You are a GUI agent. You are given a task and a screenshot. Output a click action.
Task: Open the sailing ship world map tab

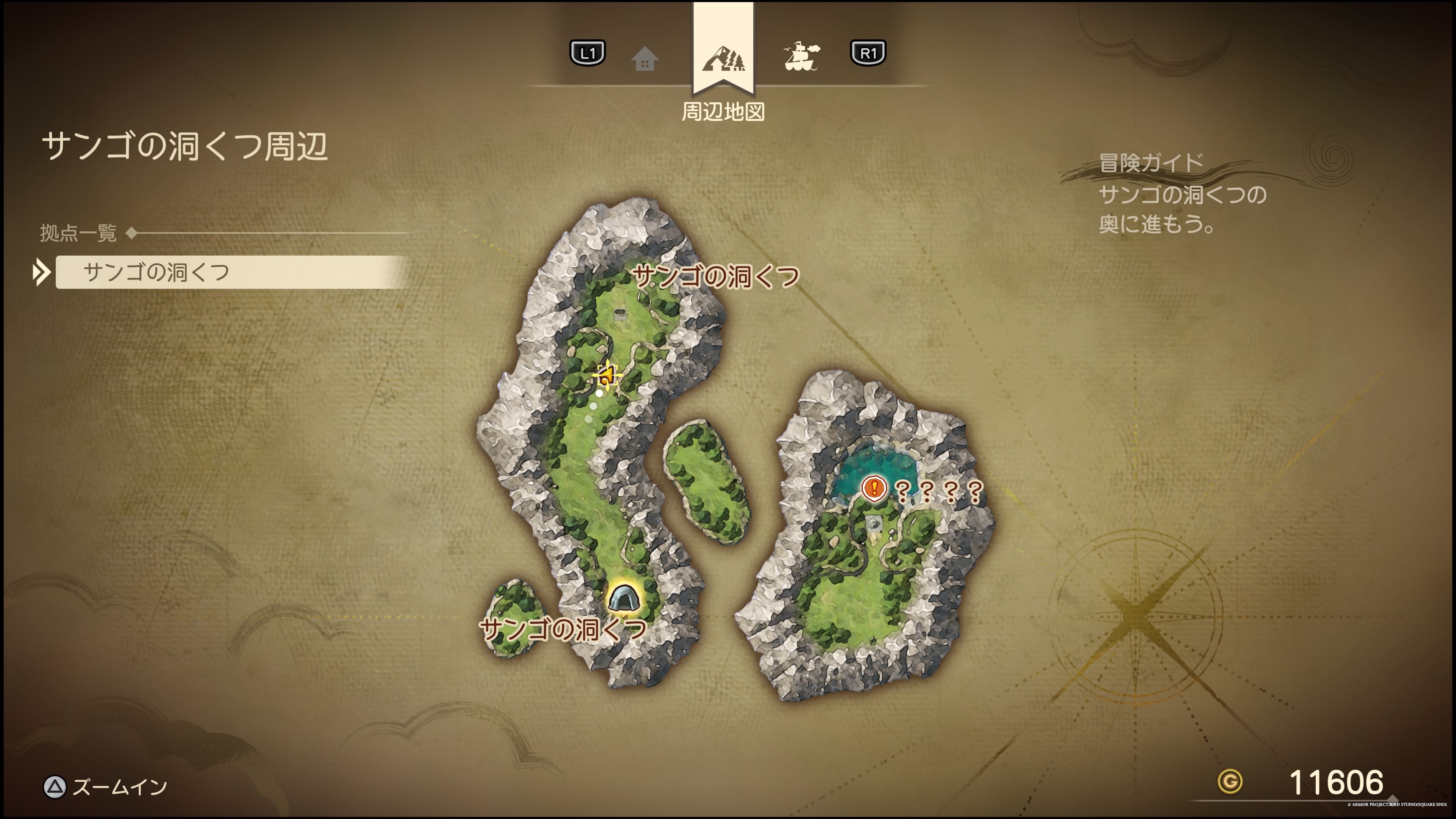[801, 56]
